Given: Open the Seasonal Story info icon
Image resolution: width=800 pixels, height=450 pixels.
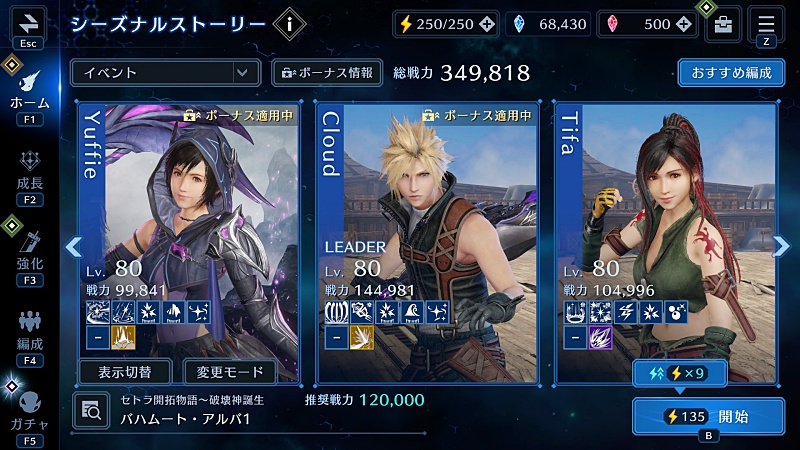Looking at the screenshot, I should 289,24.
